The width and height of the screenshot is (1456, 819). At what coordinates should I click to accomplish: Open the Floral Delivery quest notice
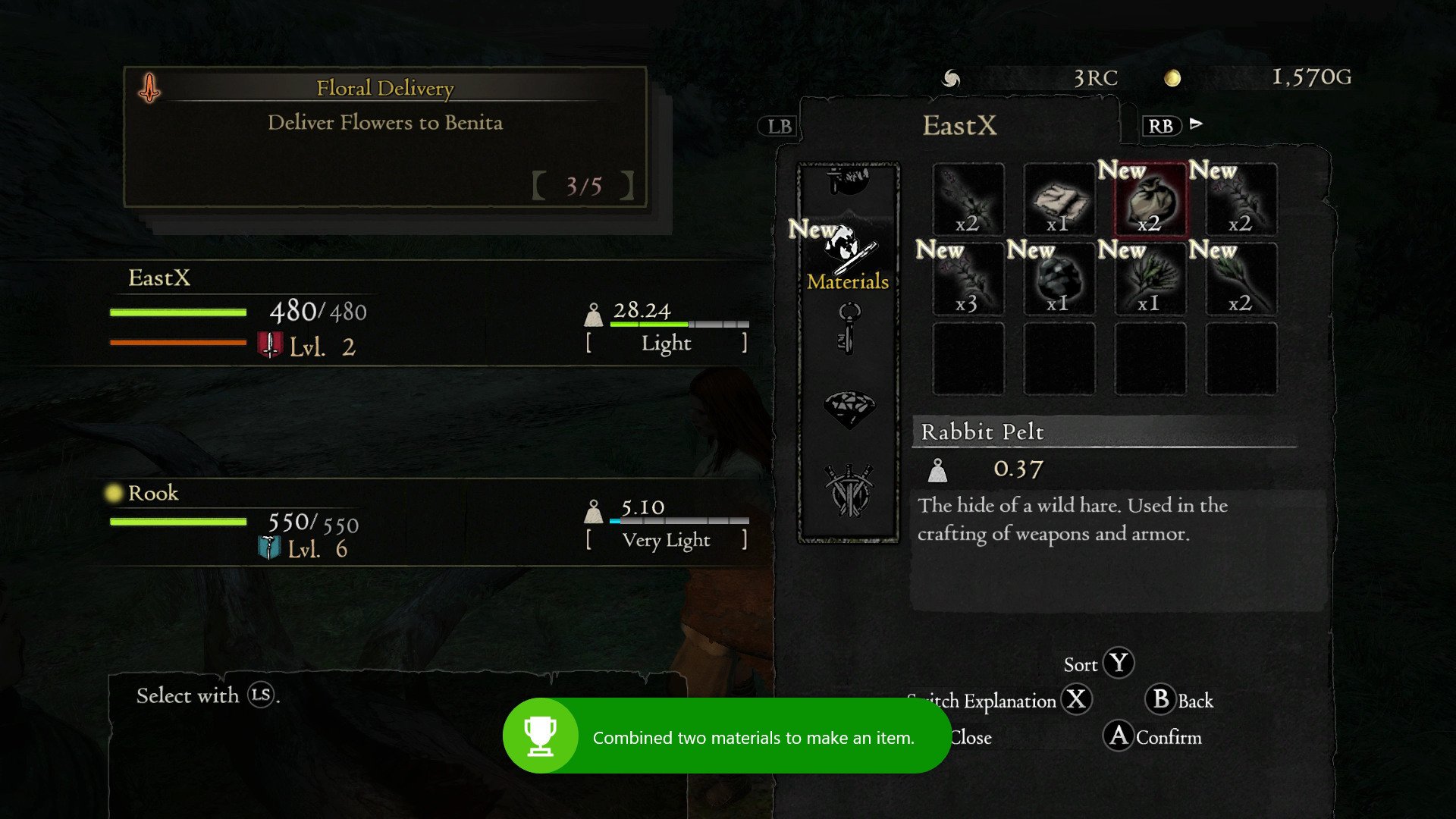tap(385, 136)
